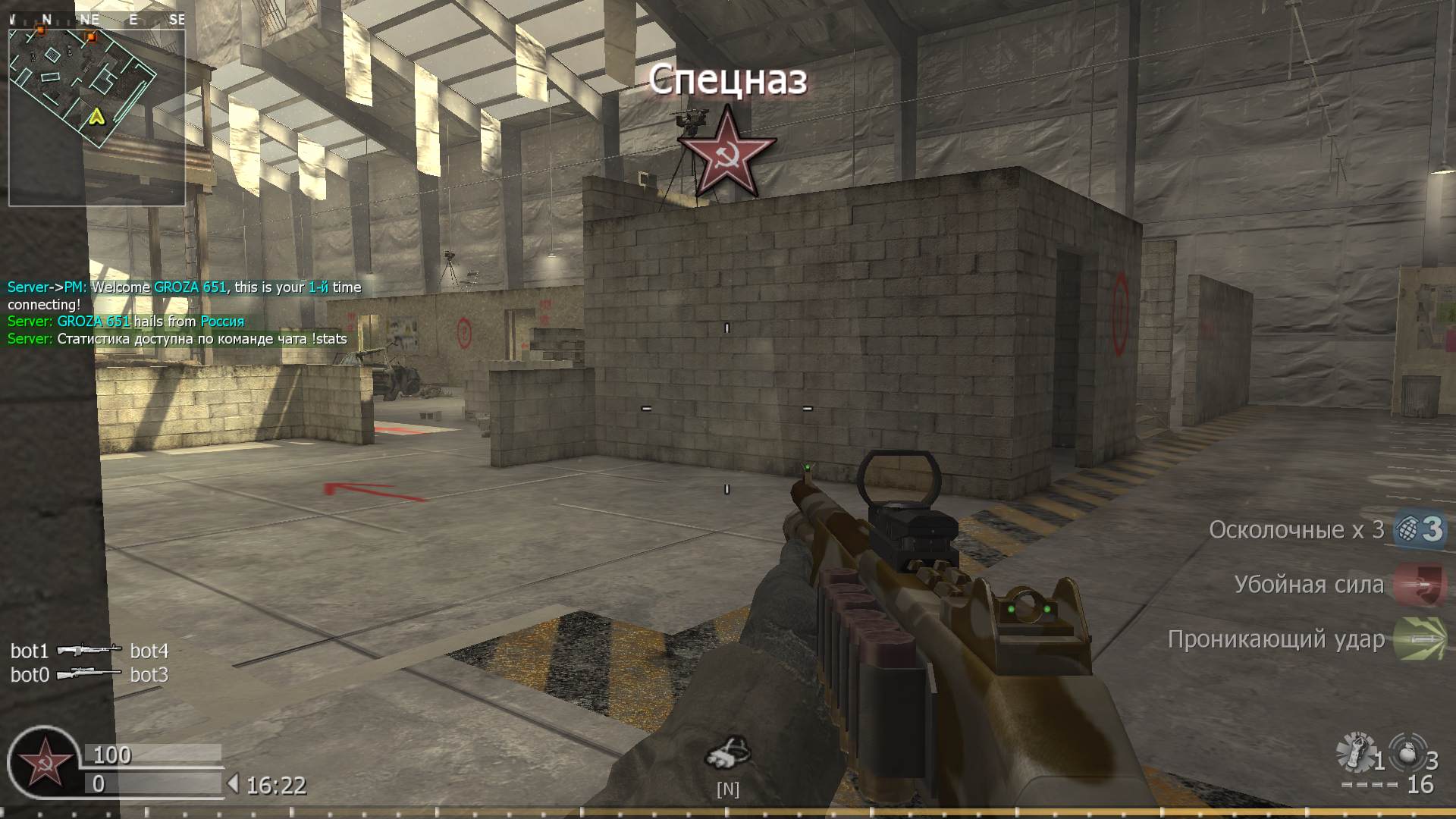Click the Stopping Power perk icon

click(x=1420, y=585)
